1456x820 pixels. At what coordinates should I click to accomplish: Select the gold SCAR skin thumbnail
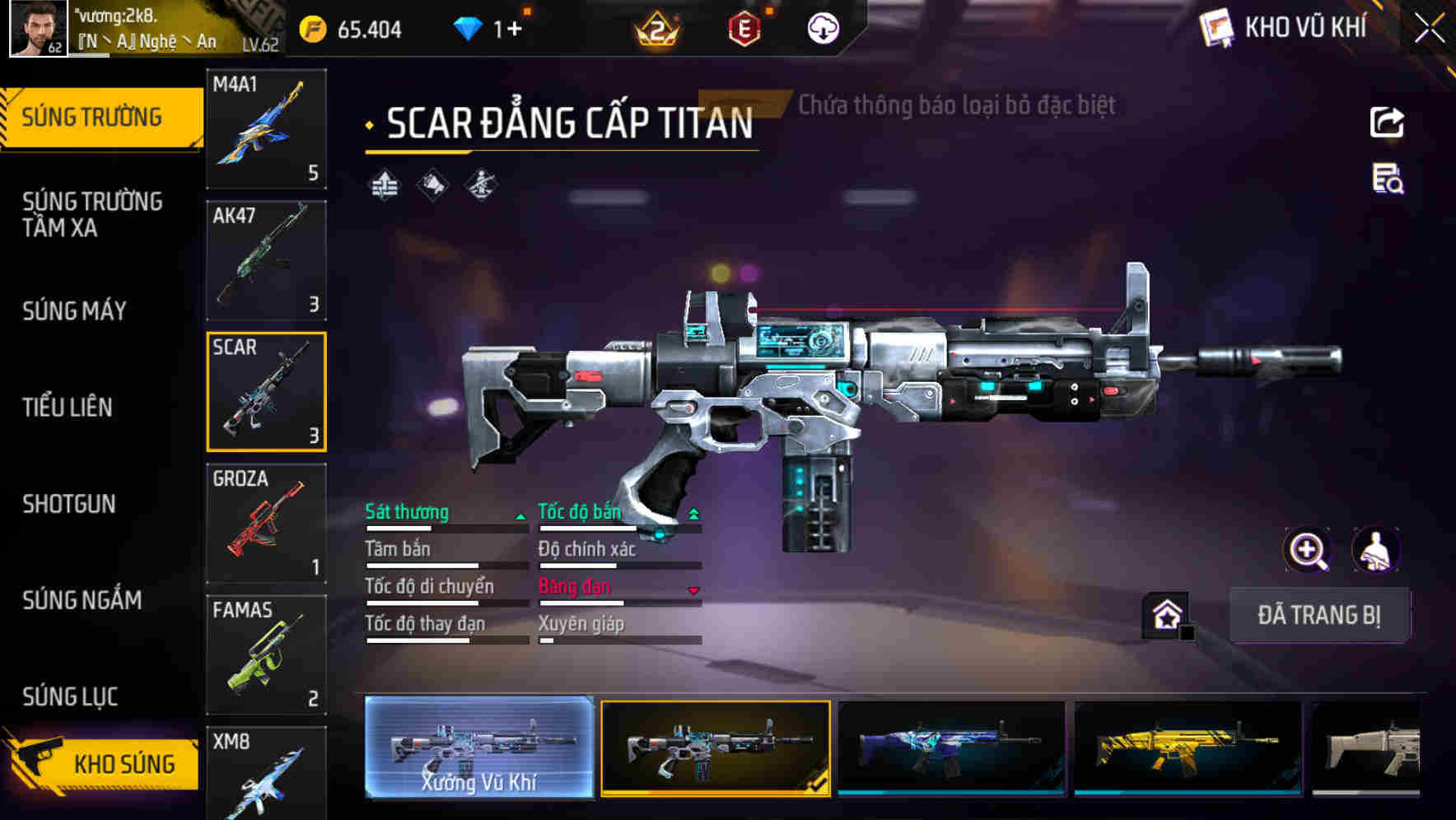pos(1188,748)
